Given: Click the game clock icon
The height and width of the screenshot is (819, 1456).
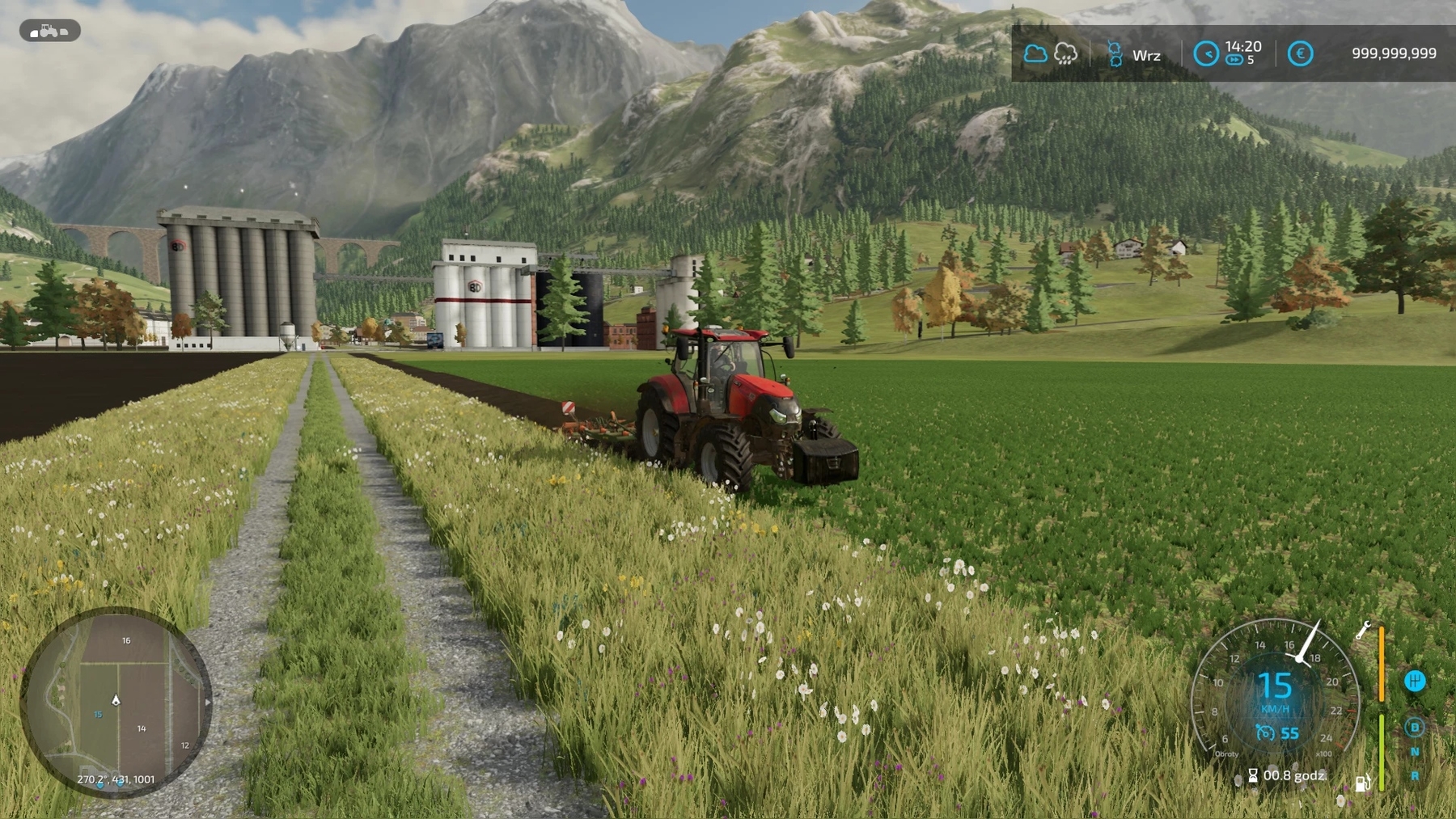Looking at the screenshot, I should [1206, 54].
